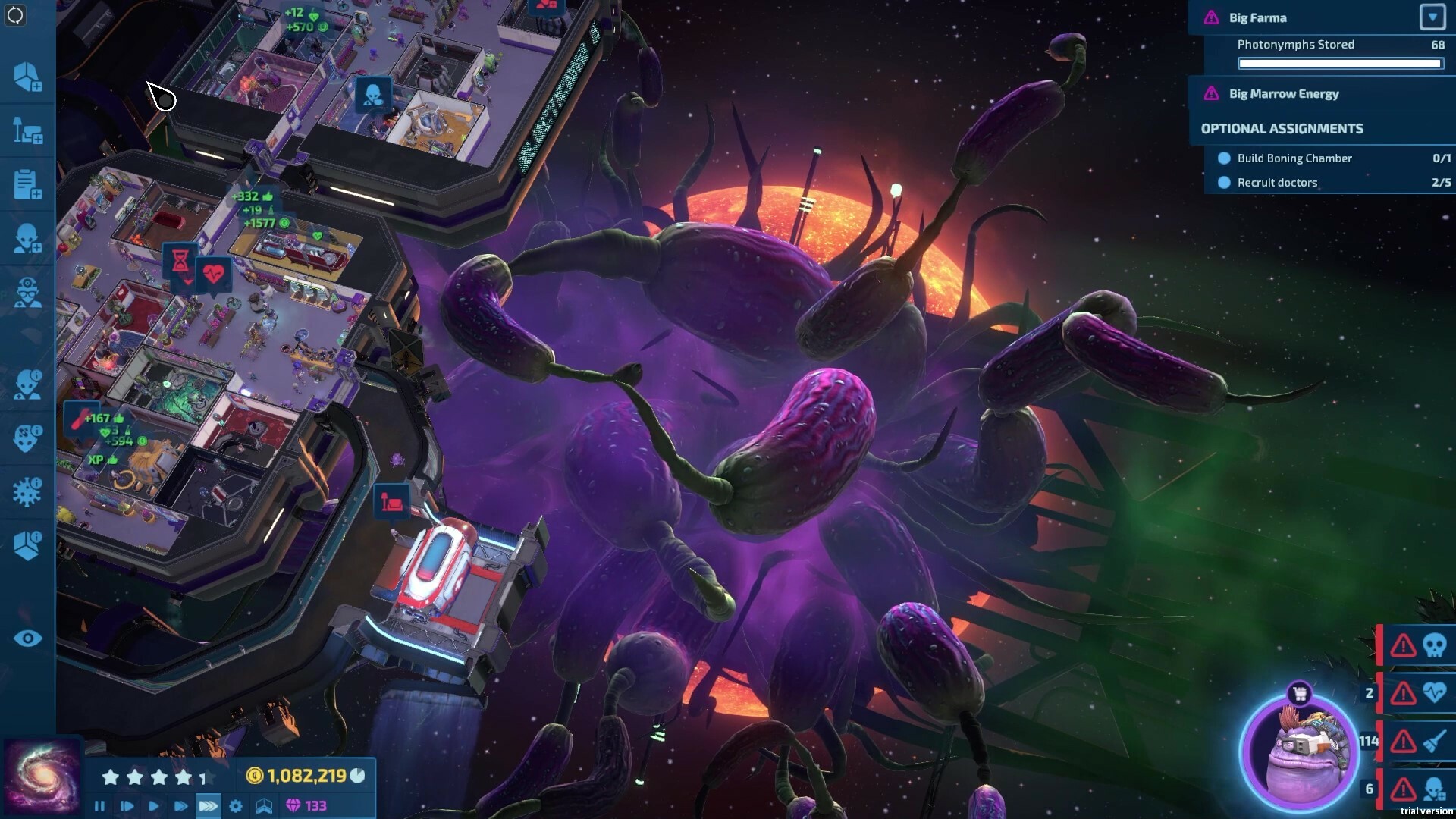Pause the game simulation

coord(99,806)
